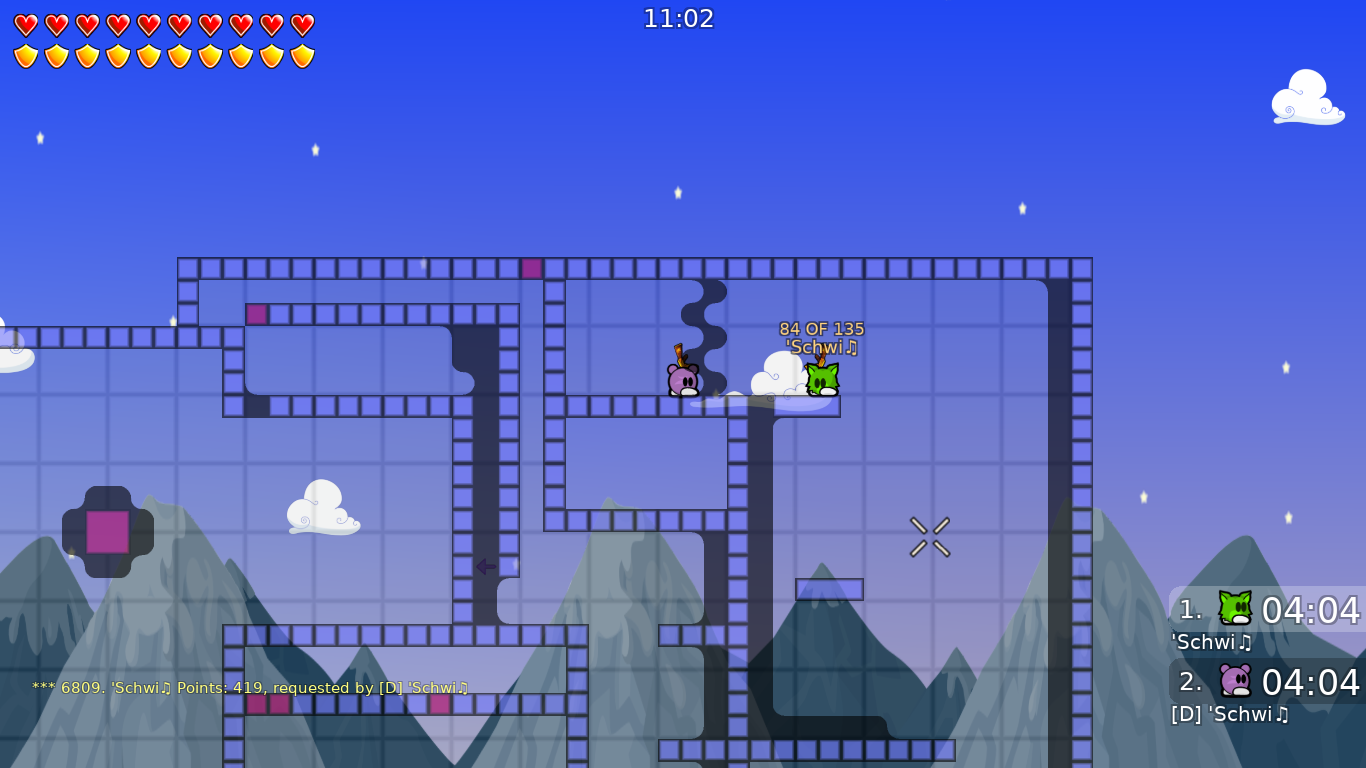This screenshot has width=1366, height=768.
Task: Click the chat message showing Points: 419
Action: pyautogui.click(x=250, y=688)
